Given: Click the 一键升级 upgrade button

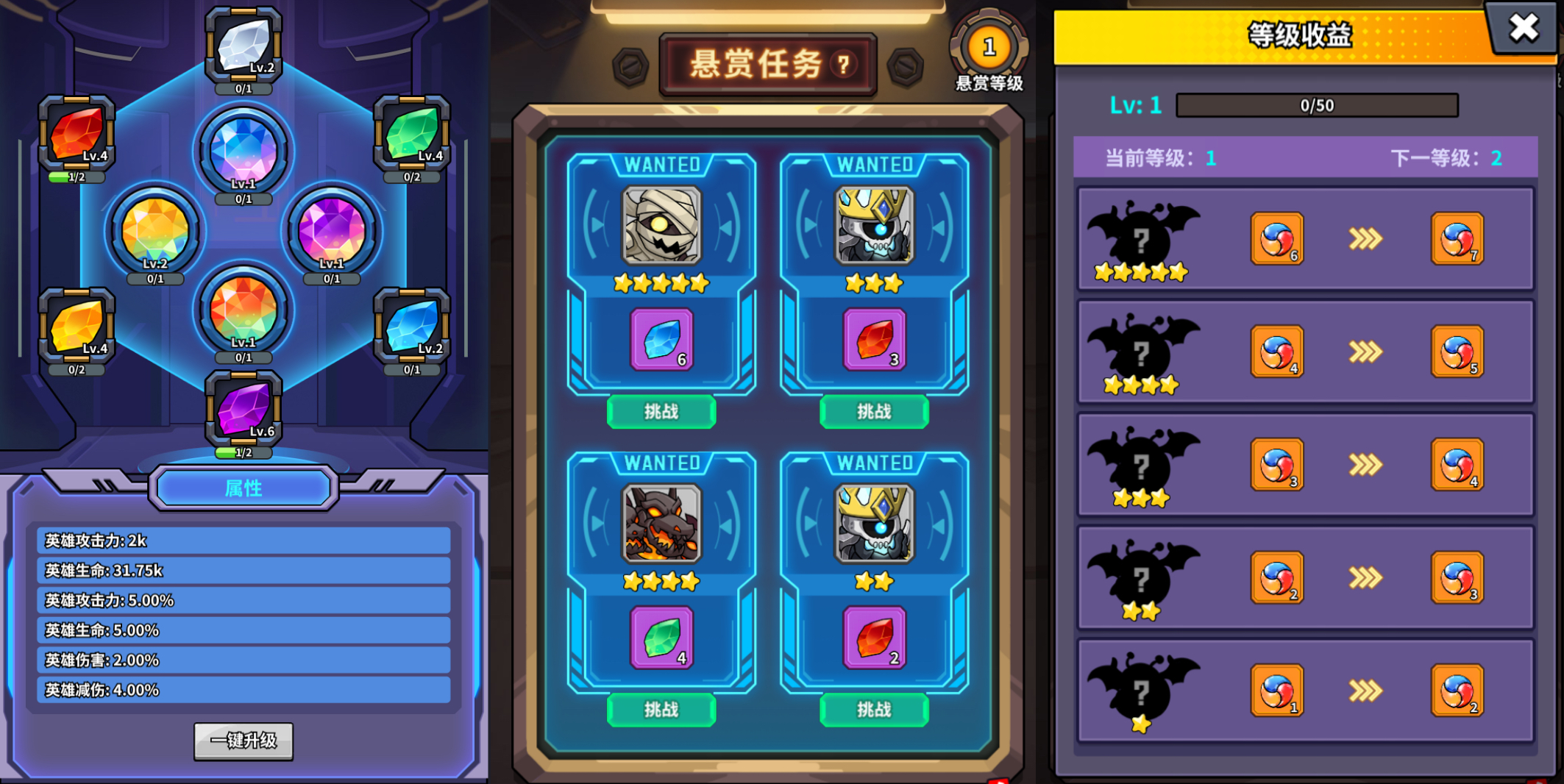Looking at the screenshot, I should [x=243, y=741].
